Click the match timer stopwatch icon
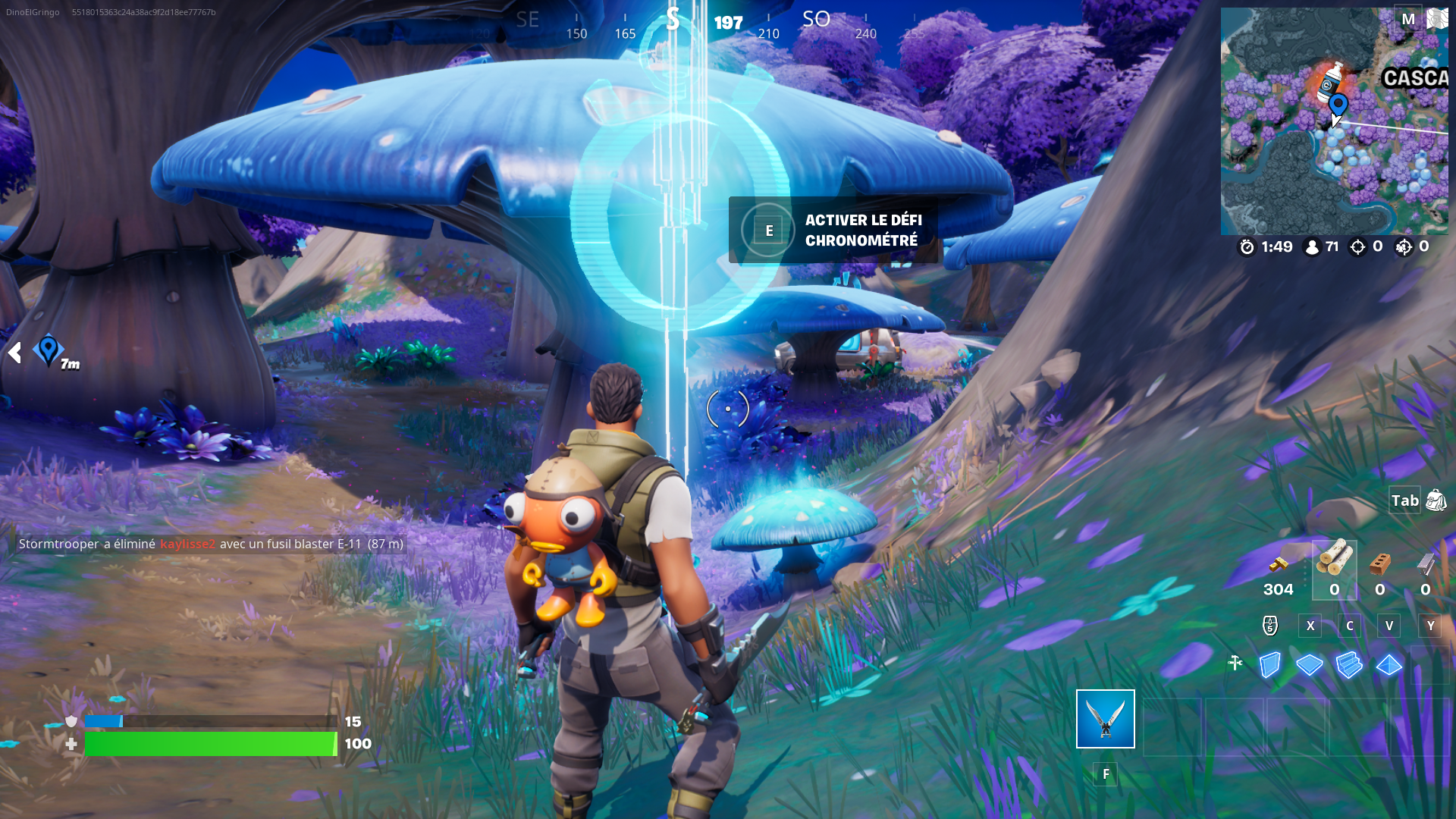Viewport: 1456px width, 819px height. (x=1246, y=246)
